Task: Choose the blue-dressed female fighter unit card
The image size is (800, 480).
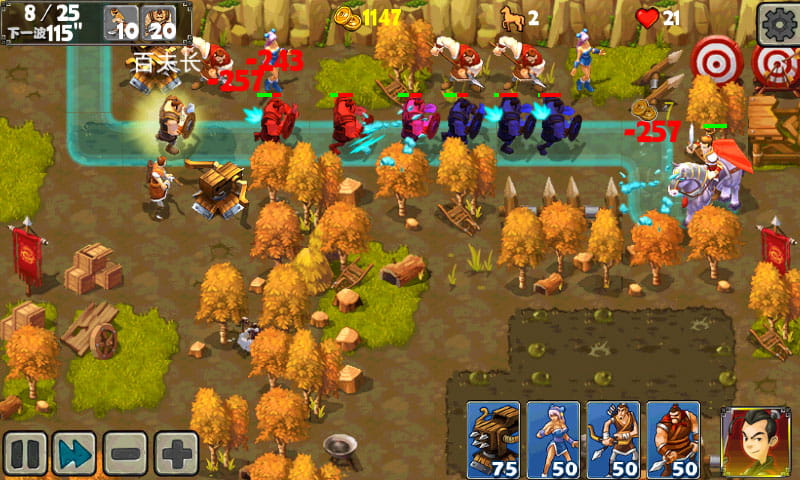Action: (x=553, y=440)
